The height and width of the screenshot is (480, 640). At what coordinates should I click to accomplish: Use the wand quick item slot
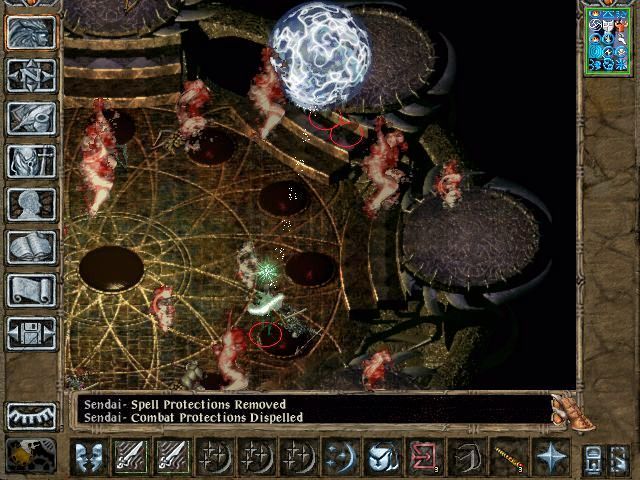point(507,457)
